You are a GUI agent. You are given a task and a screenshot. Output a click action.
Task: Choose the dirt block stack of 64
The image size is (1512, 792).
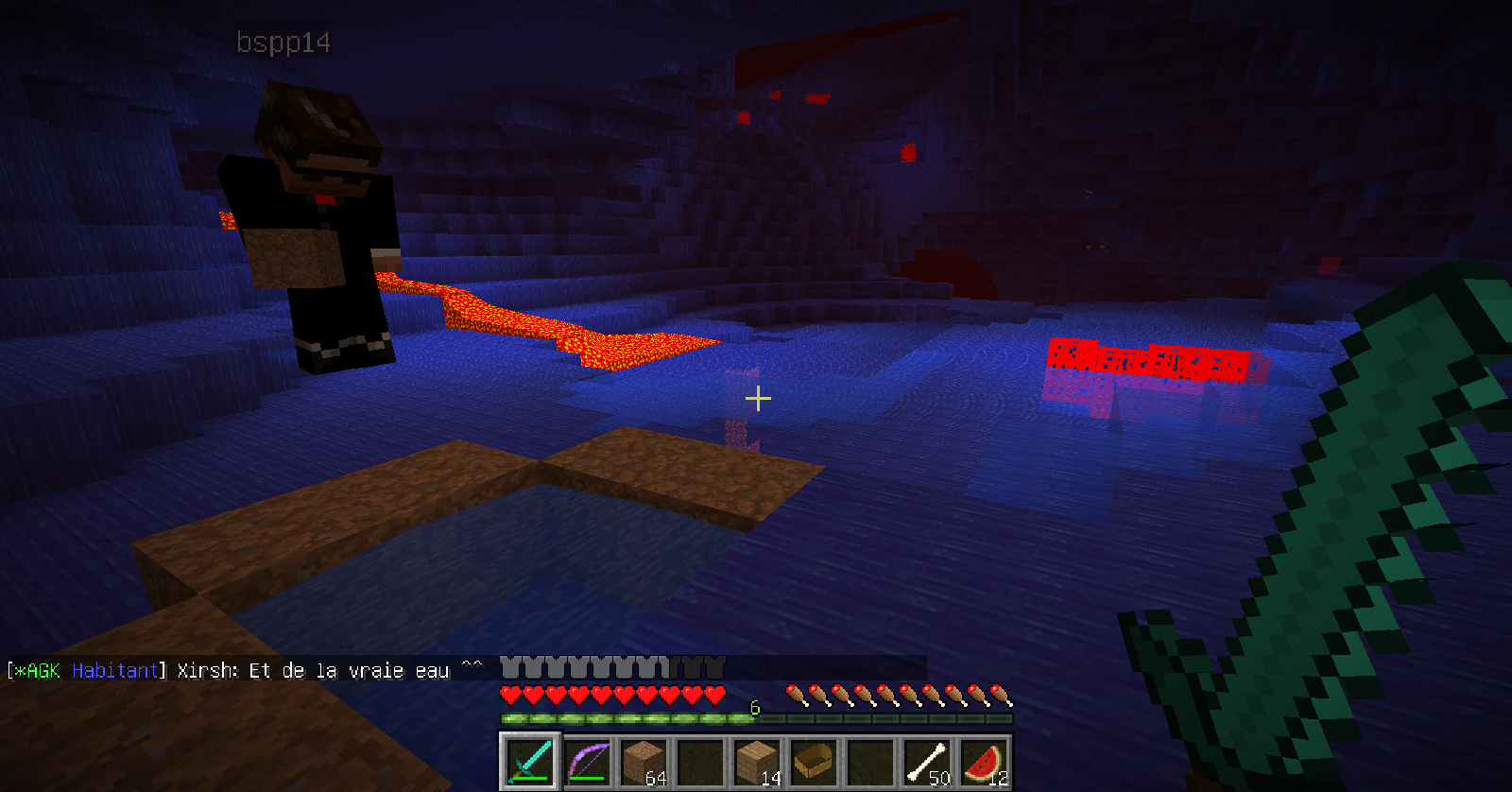tap(644, 761)
